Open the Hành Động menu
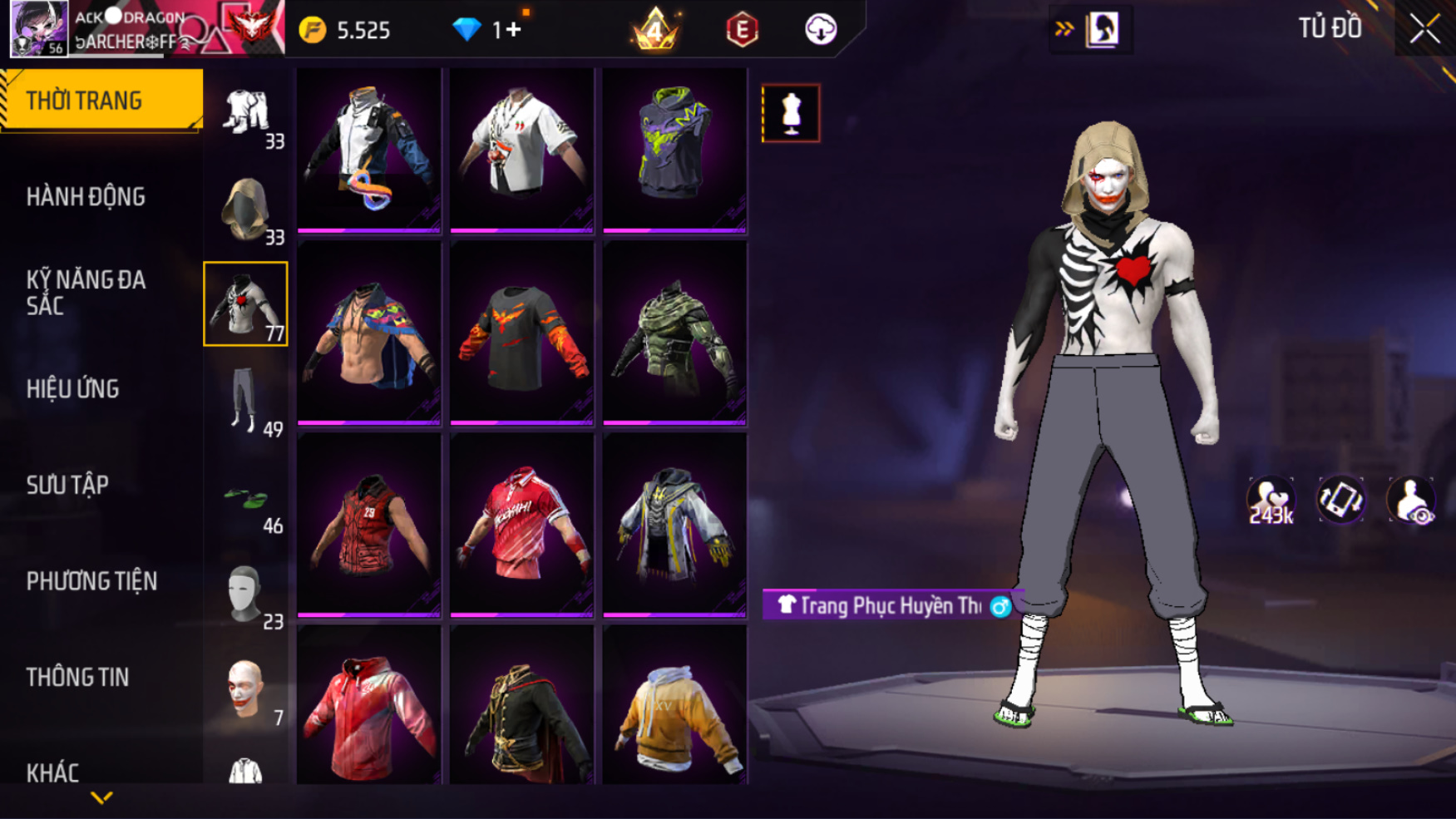Image resolution: width=1456 pixels, height=819 pixels. [86, 197]
